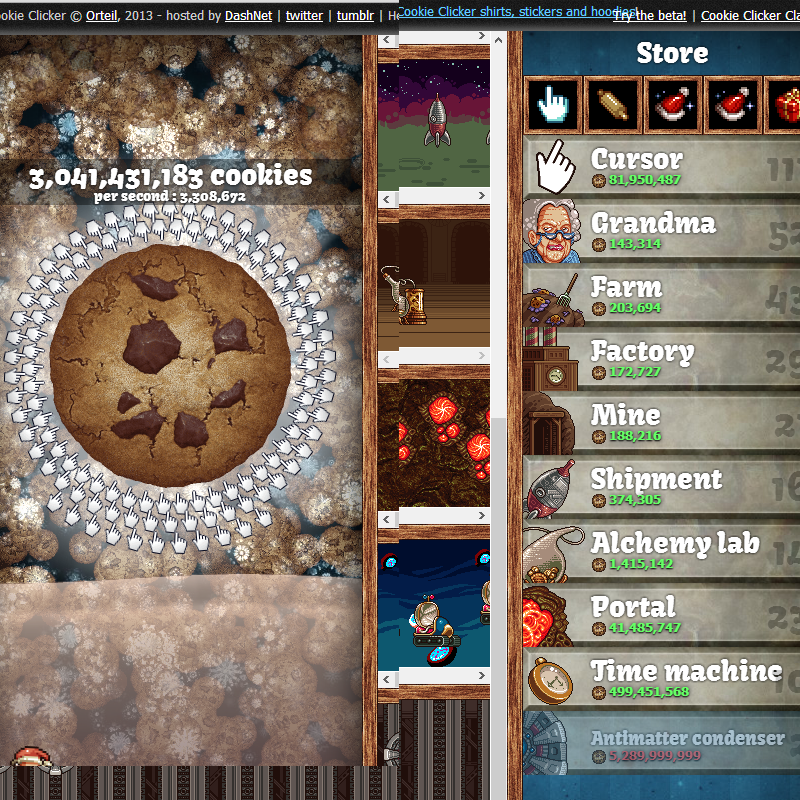Purchase a Shipment building
Image resolution: width=800 pixels, height=800 pixels.
[660, 487]
